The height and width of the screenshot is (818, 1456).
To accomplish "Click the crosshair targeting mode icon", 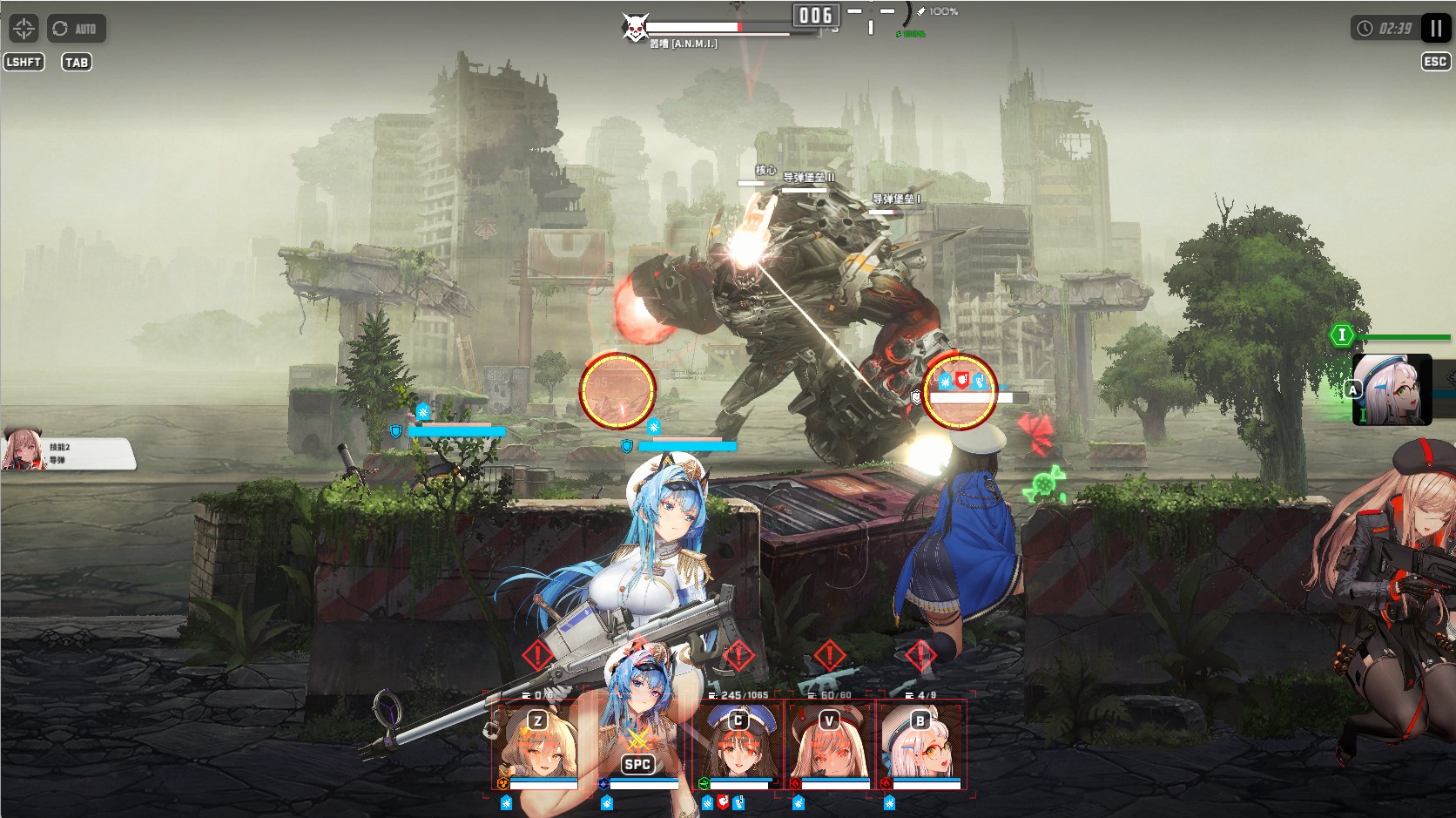I will [24, 29].
